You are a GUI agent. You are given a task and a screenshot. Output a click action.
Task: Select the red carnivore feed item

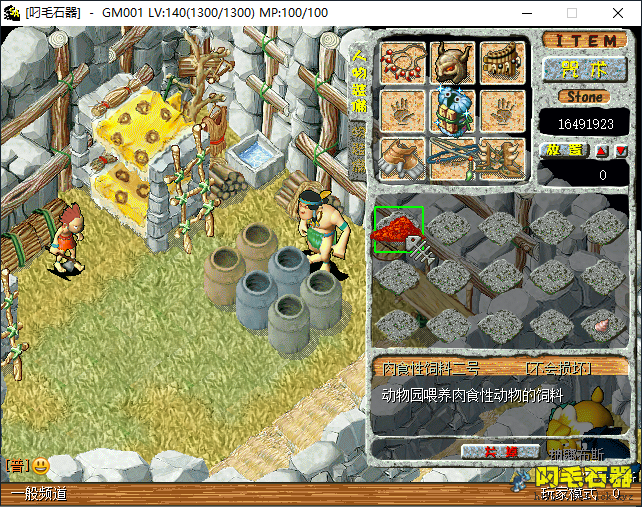pyautogui.click(x=399, y=230)
